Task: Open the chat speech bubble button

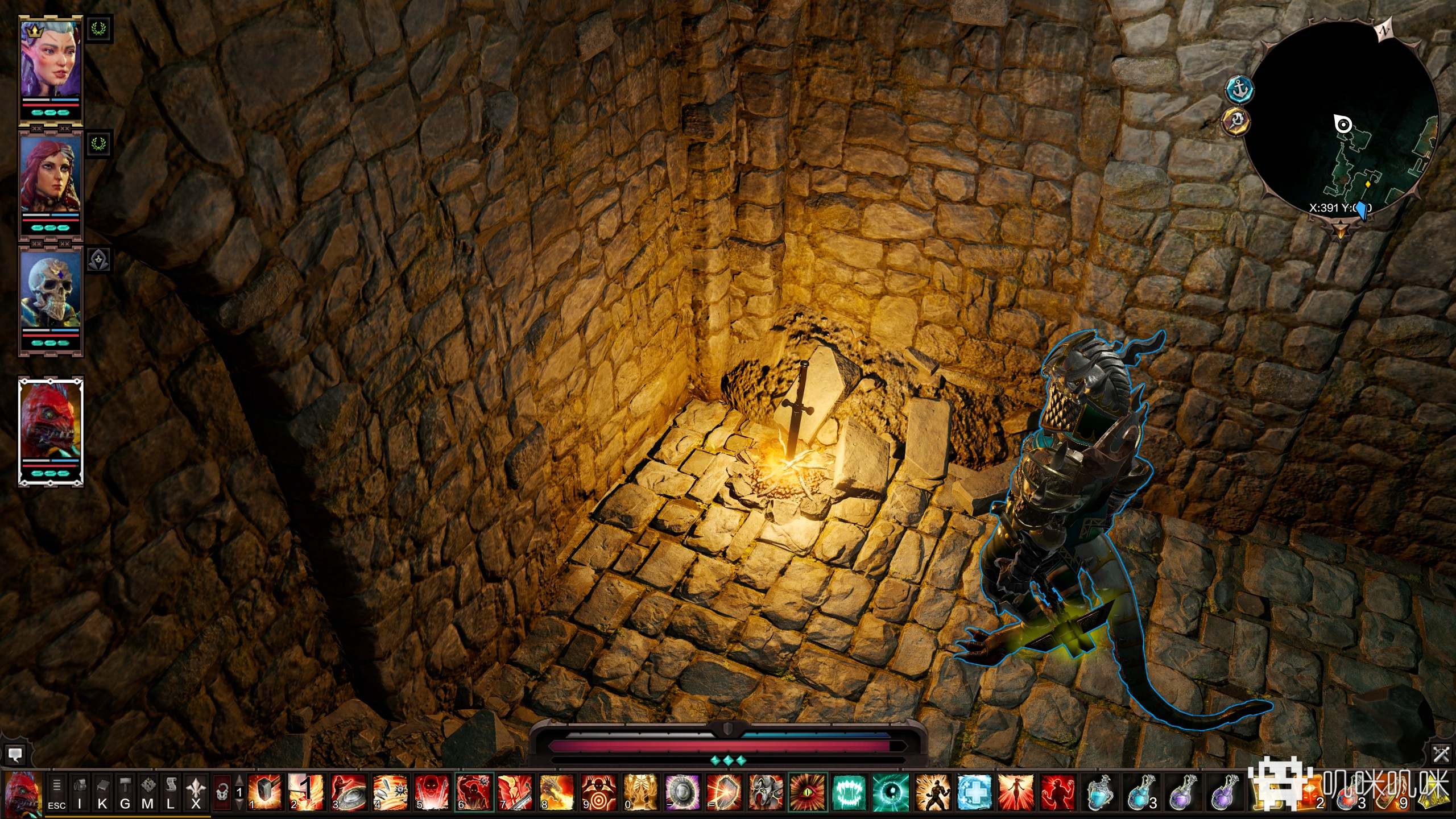Action: (15, 755)
